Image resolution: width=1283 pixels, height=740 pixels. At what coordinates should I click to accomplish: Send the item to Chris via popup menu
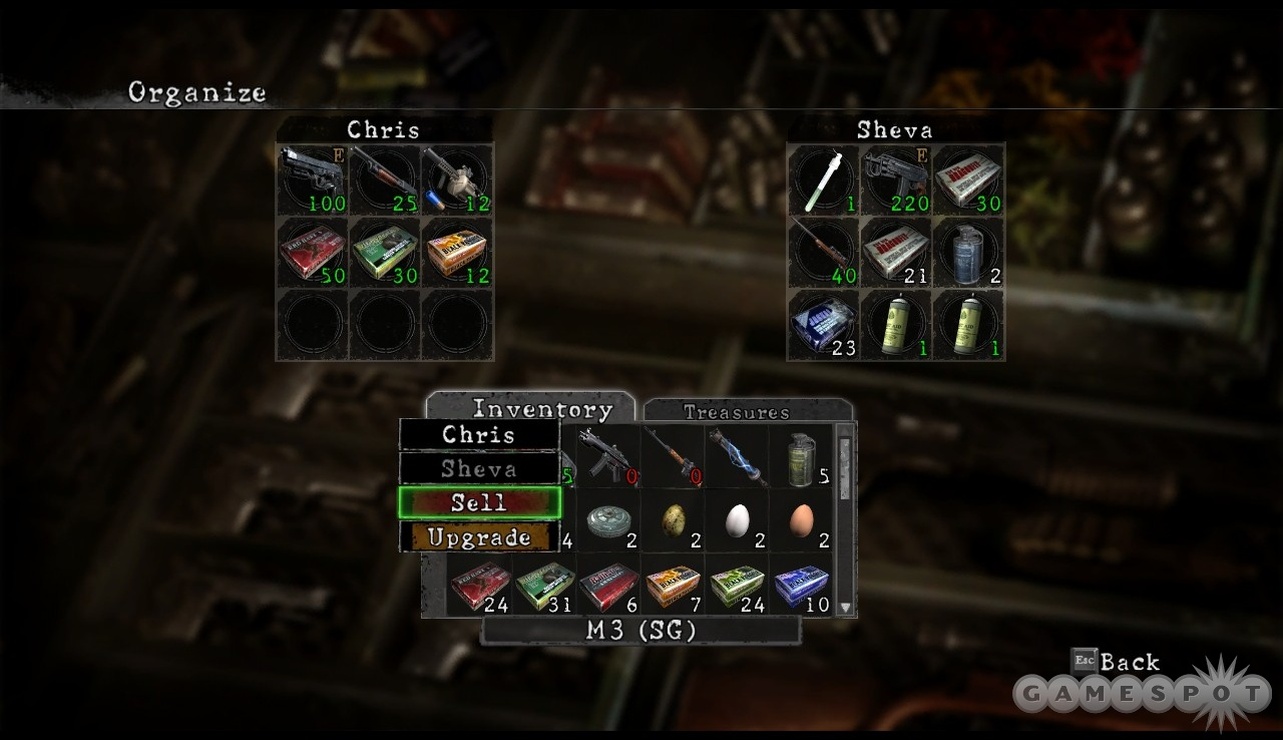click(x=479, y=435)
